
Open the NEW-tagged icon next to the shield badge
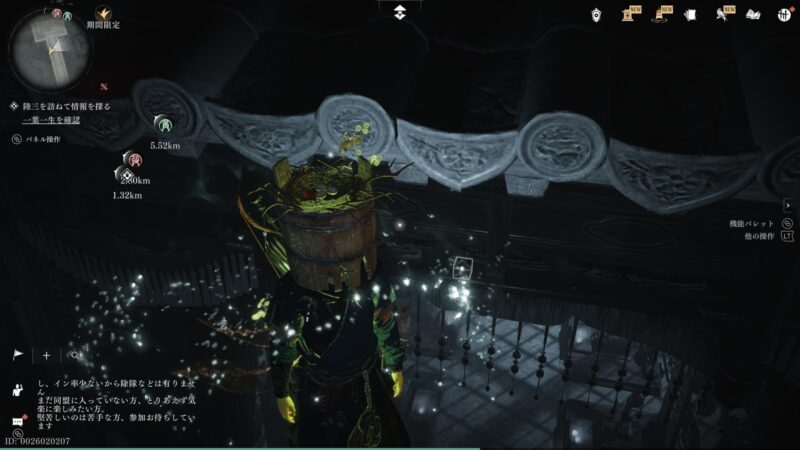pyautogui.click(x=629, y=14)
